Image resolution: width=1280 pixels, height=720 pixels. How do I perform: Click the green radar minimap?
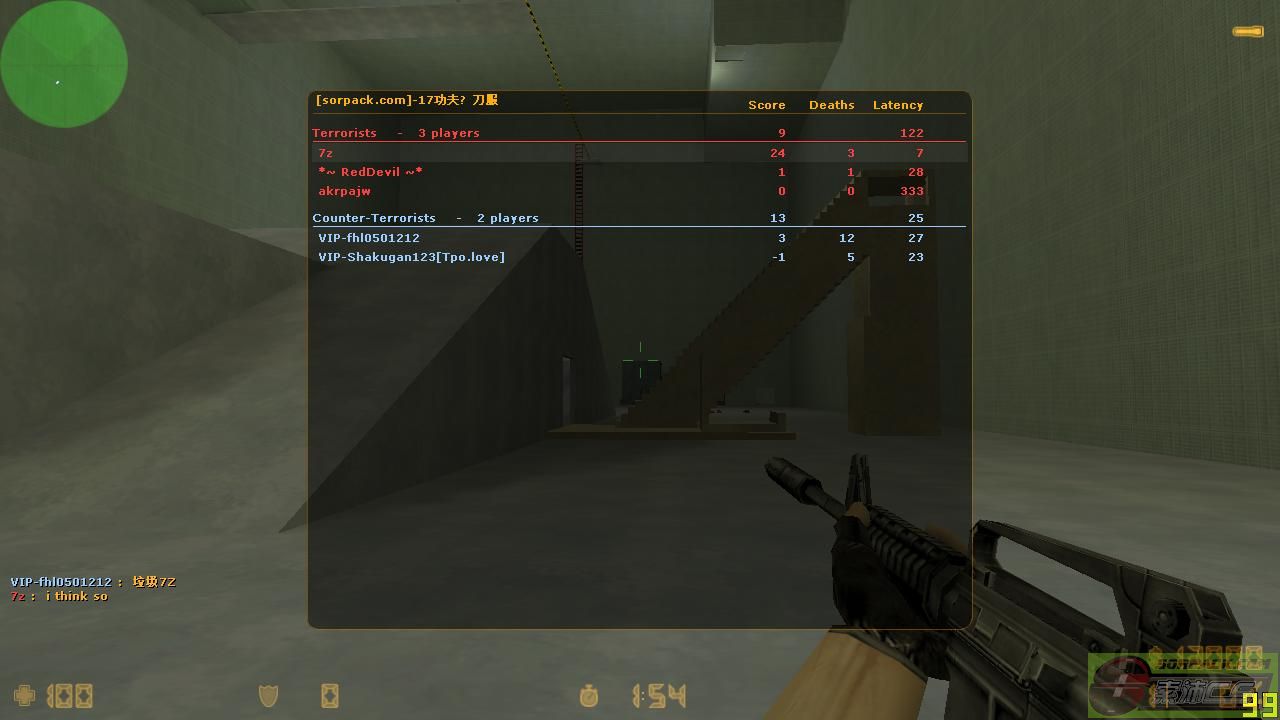(x=64, y=64)
